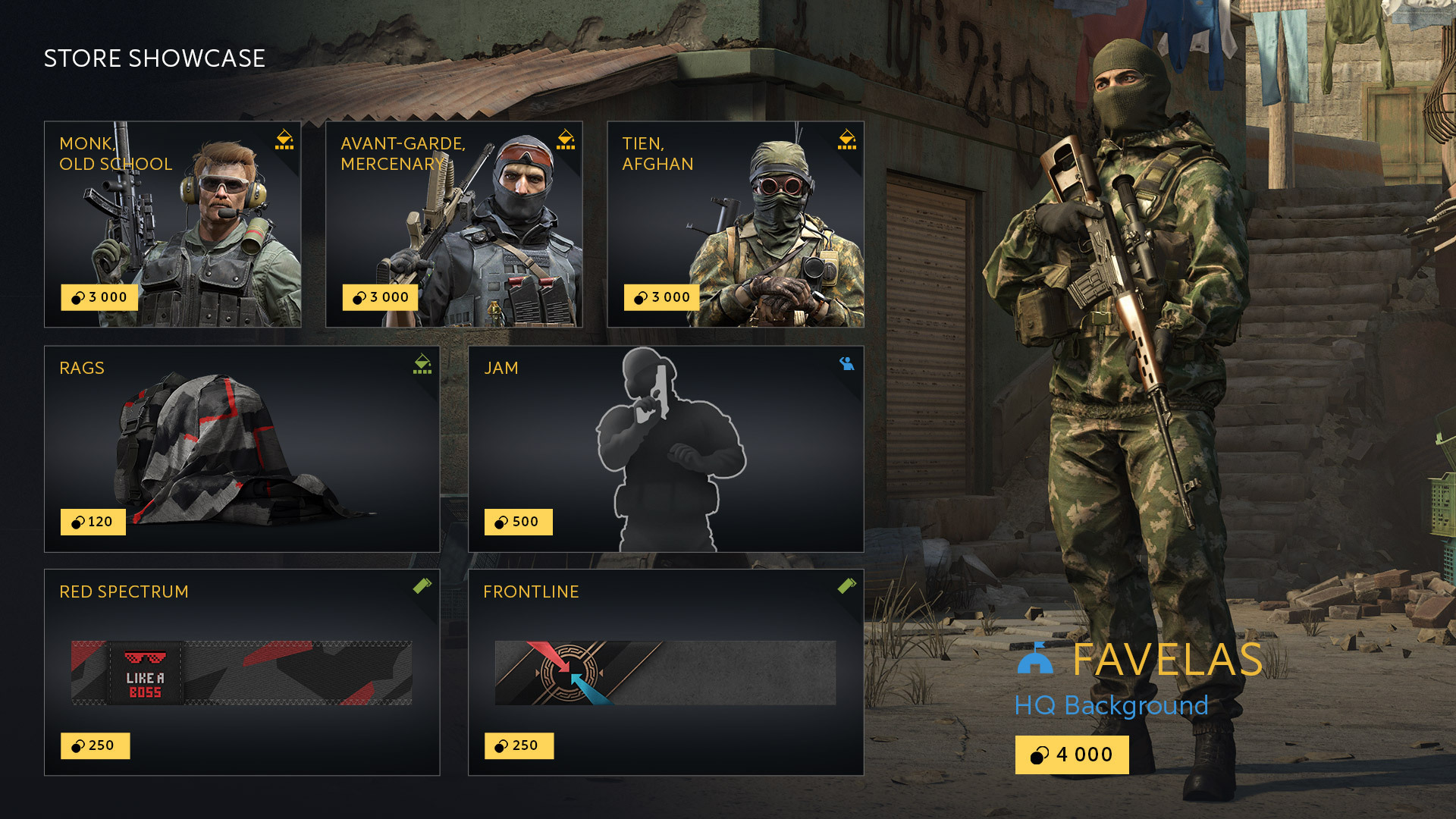Buy Rags for 120 coins
The height and width of the screenshot is (819, 1456).
pos(93,522)
